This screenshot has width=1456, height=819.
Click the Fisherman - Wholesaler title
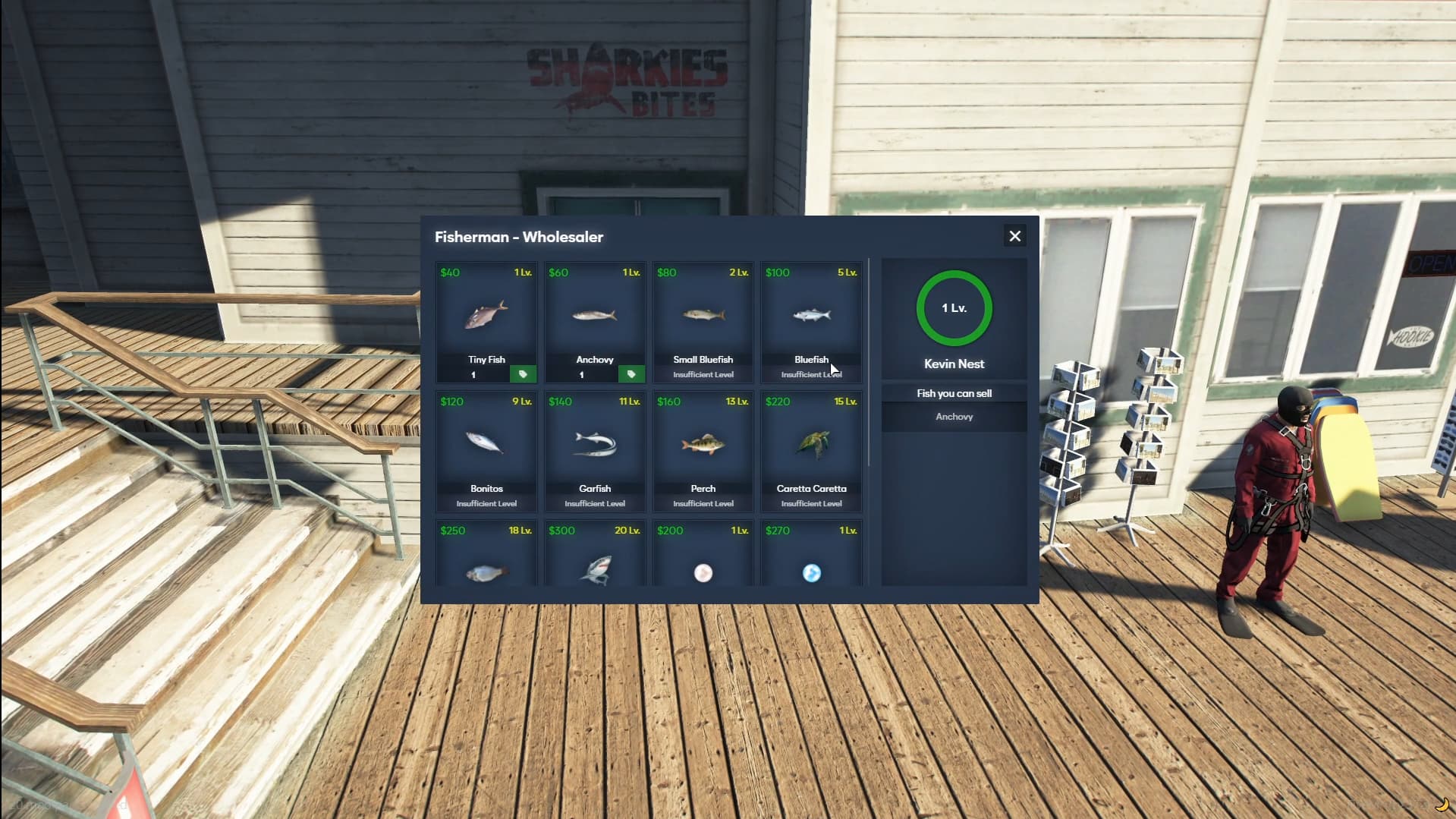(518, 237)
